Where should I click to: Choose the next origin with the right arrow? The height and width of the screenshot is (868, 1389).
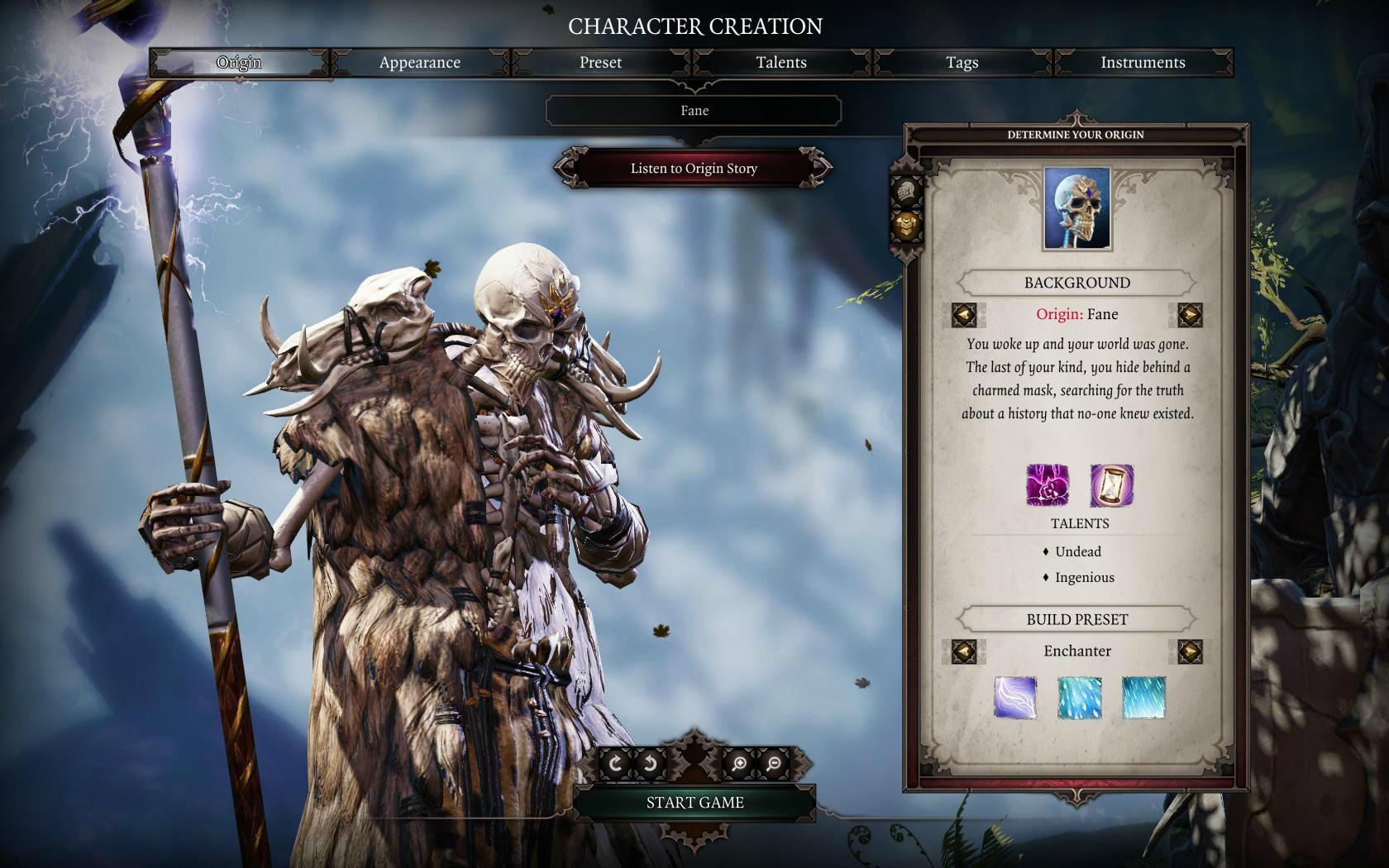[x=1190, y=315]
